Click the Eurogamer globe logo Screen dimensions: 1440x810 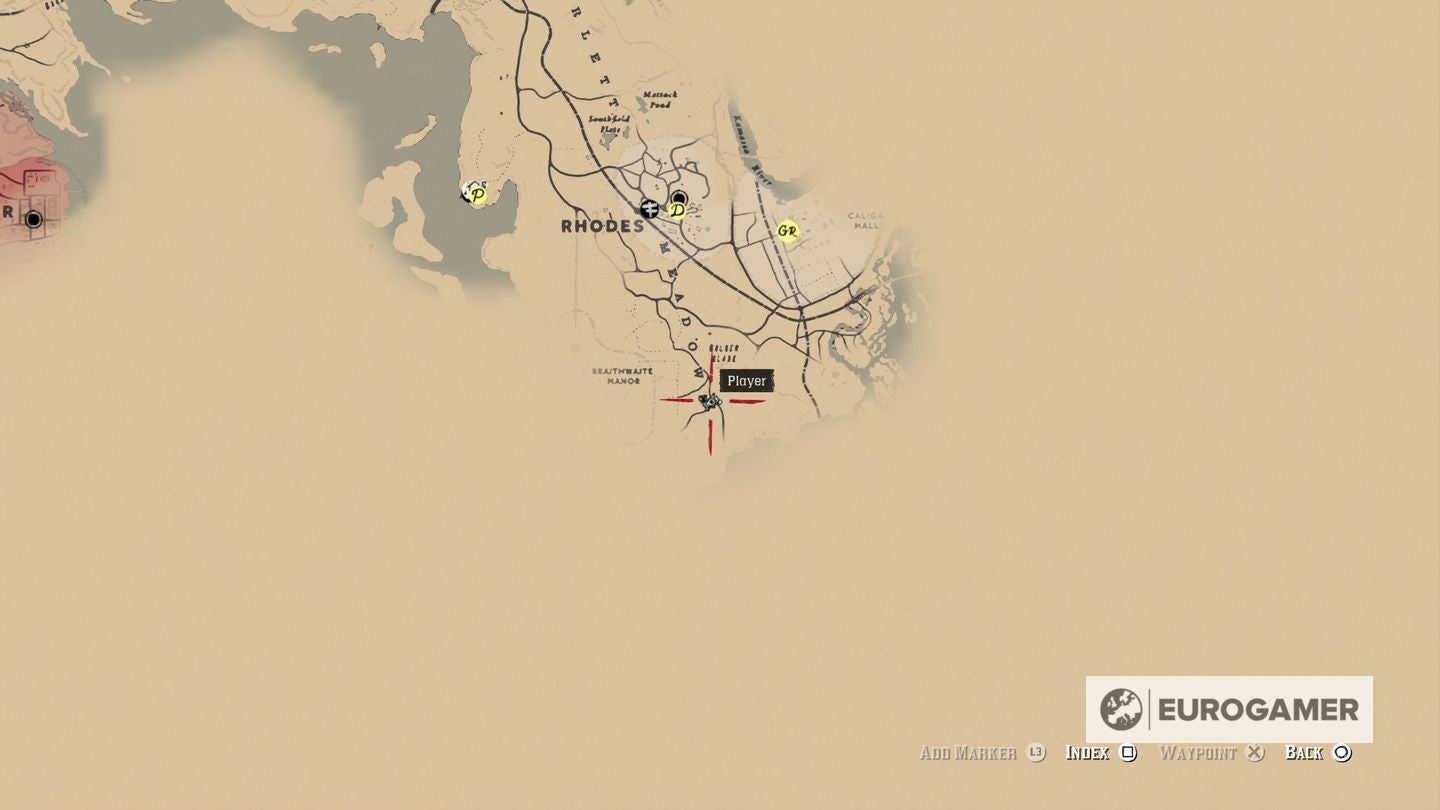coord(1124,709)
